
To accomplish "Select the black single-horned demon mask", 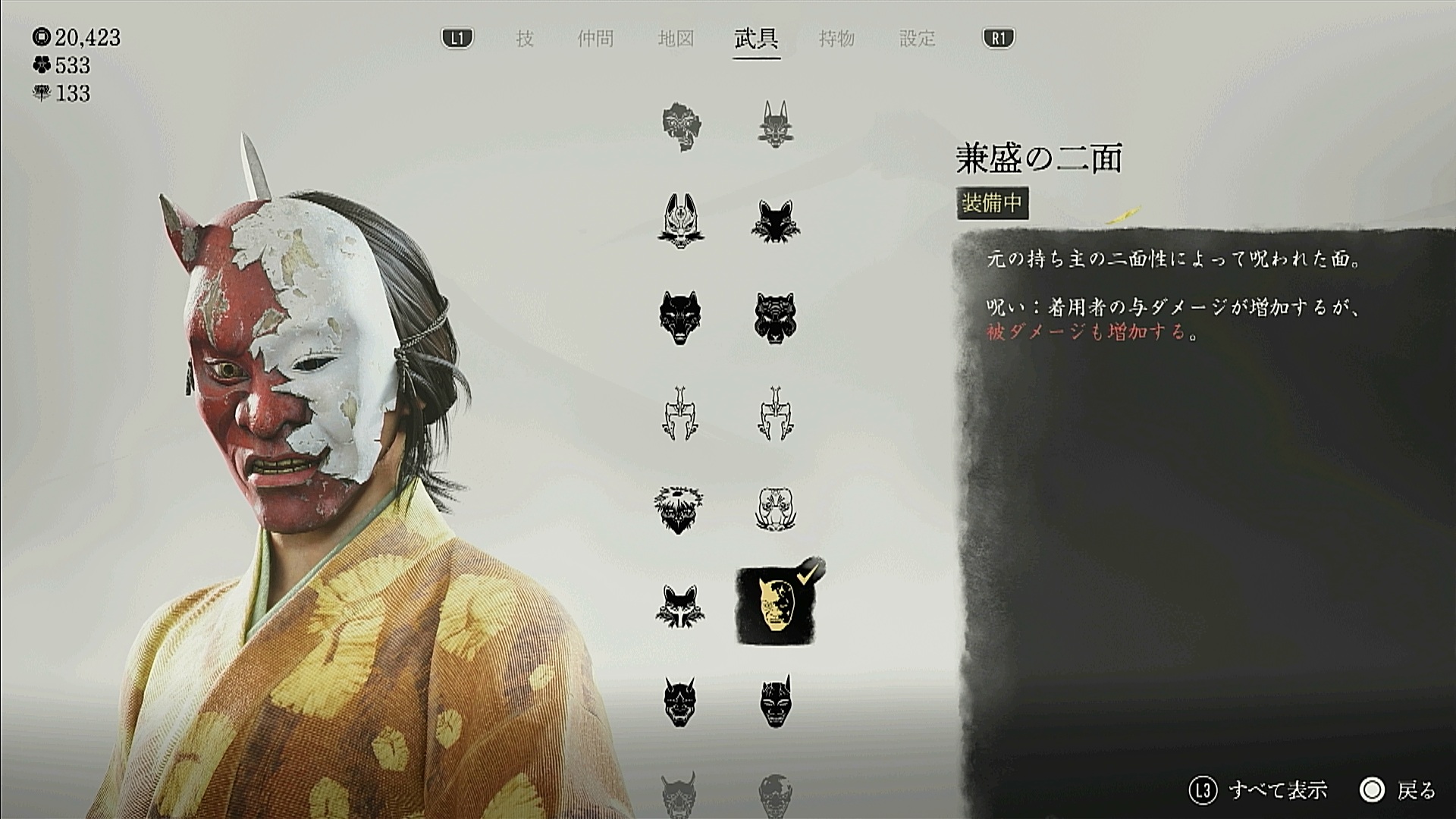I will coord(774,701).
